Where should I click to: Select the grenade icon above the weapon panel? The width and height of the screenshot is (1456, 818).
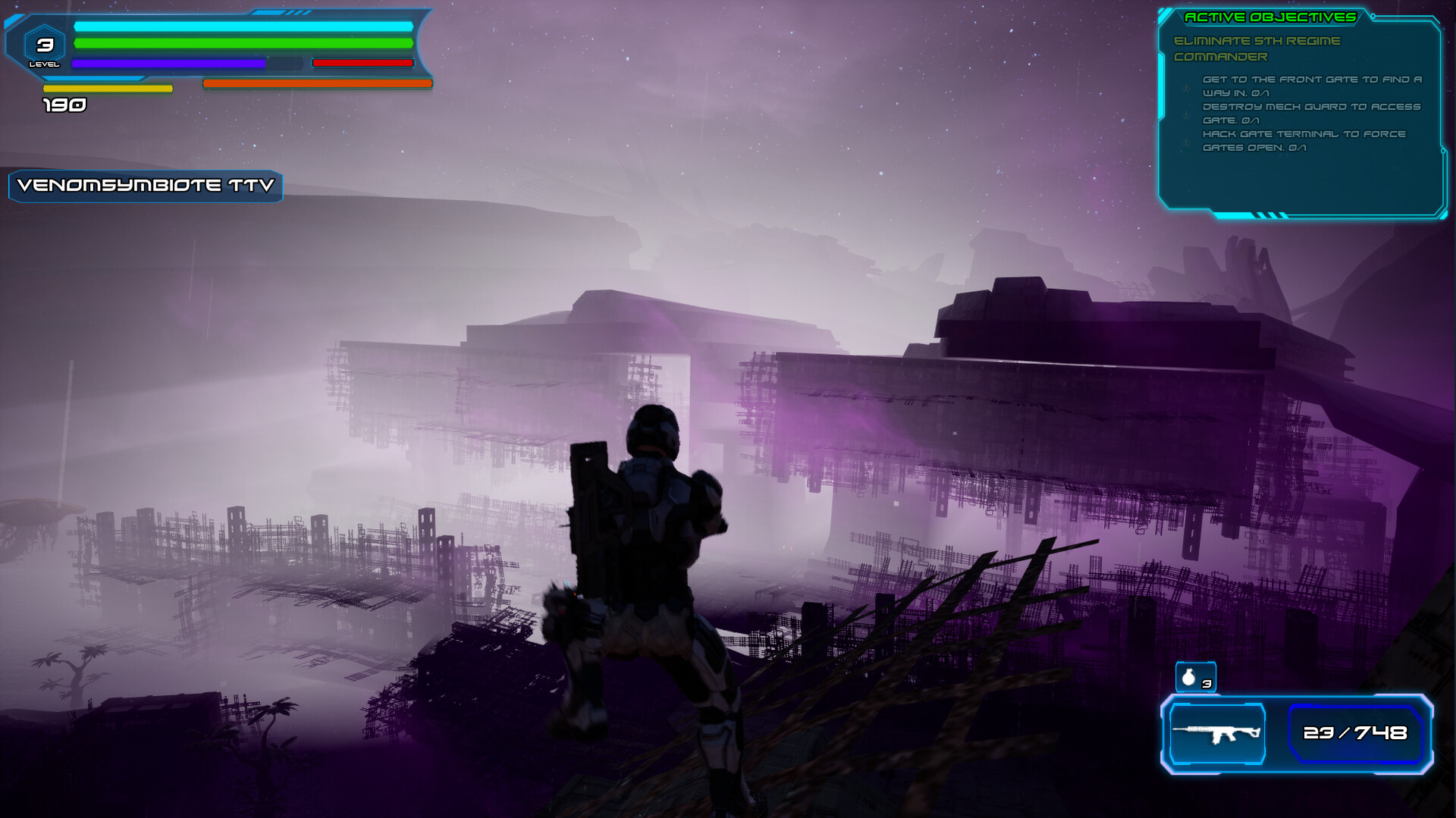pyautogui.click(x=1189, y=679)
